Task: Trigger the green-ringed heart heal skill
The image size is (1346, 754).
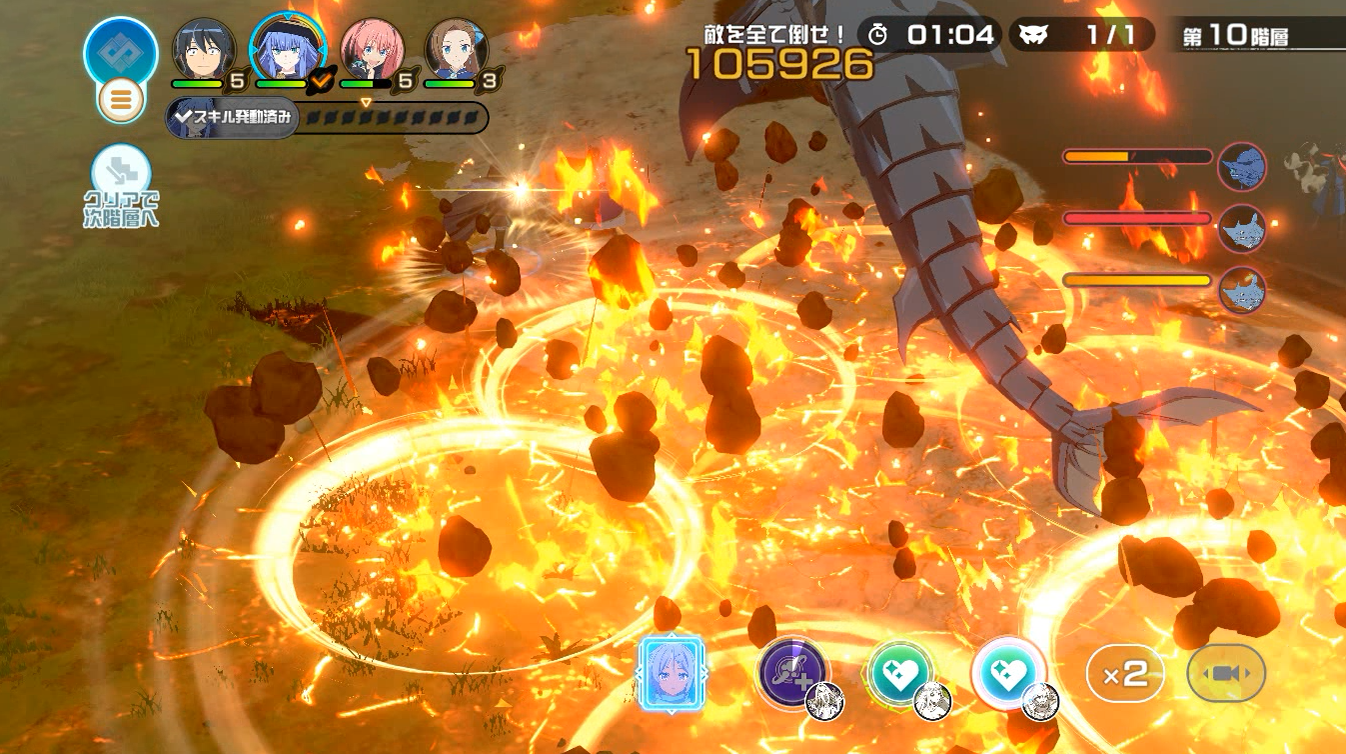Action: pos(899,672)
